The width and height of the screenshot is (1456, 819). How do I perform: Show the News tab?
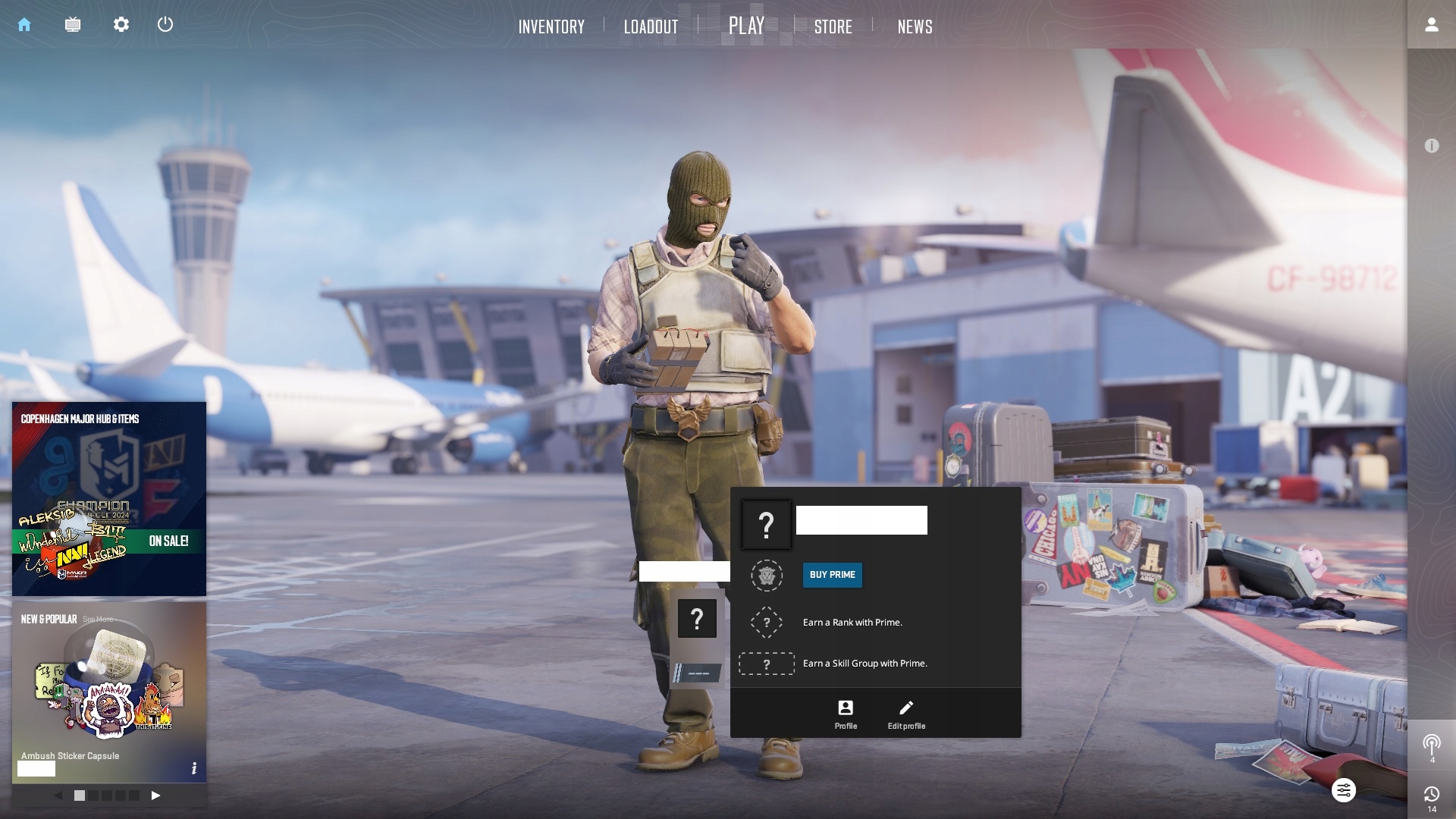pos(915,27)
